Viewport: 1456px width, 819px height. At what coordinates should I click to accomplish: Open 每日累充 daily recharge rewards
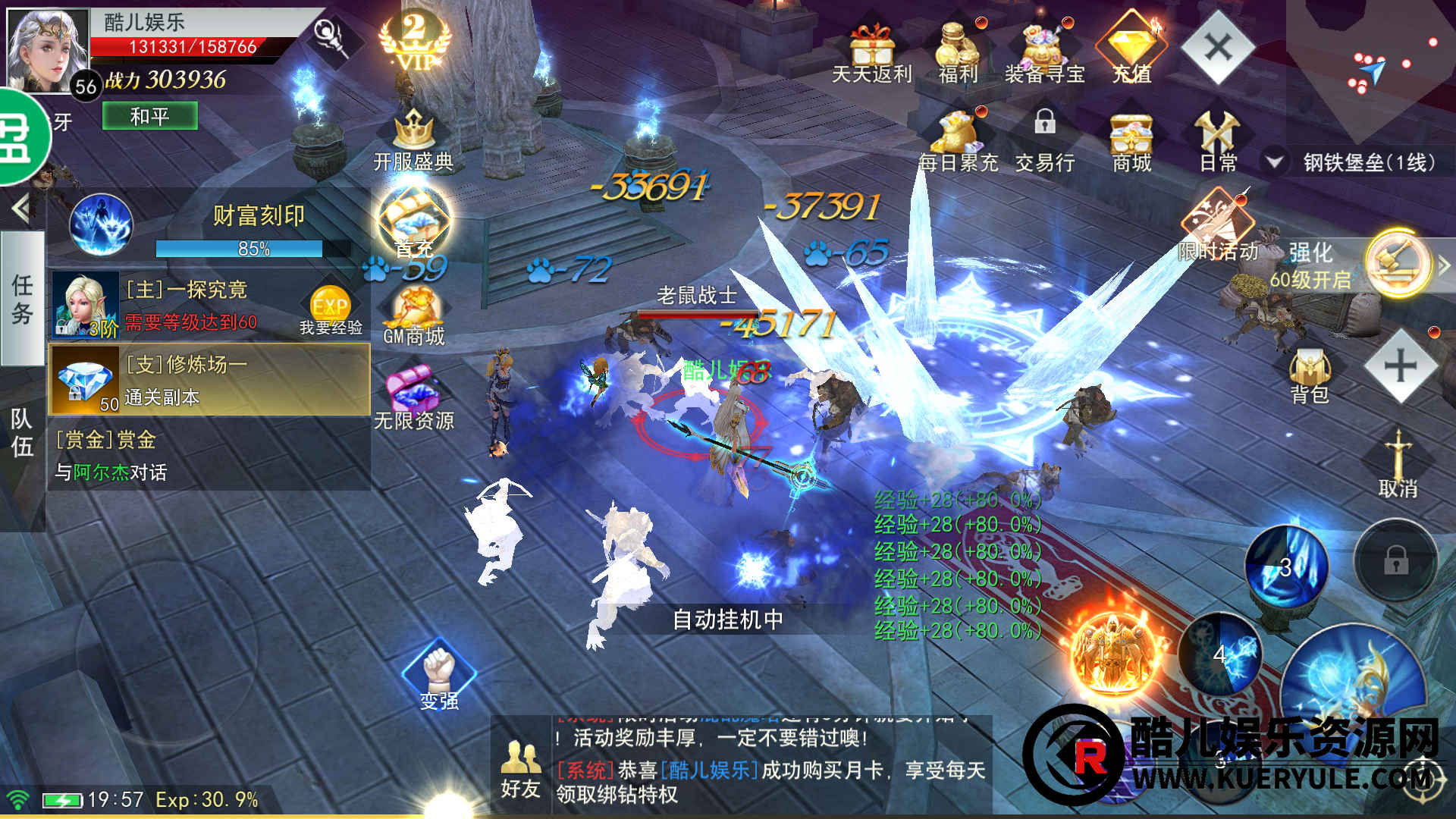(x=958, y=142)
